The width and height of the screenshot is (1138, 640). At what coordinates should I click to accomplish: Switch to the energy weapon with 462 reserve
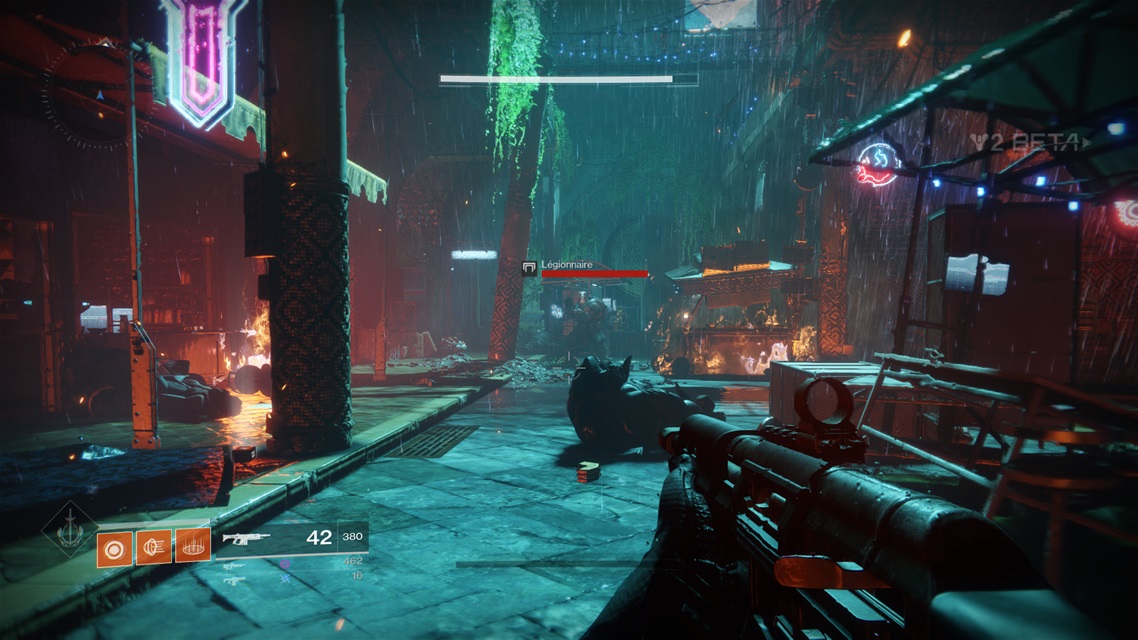pos(233,564)
